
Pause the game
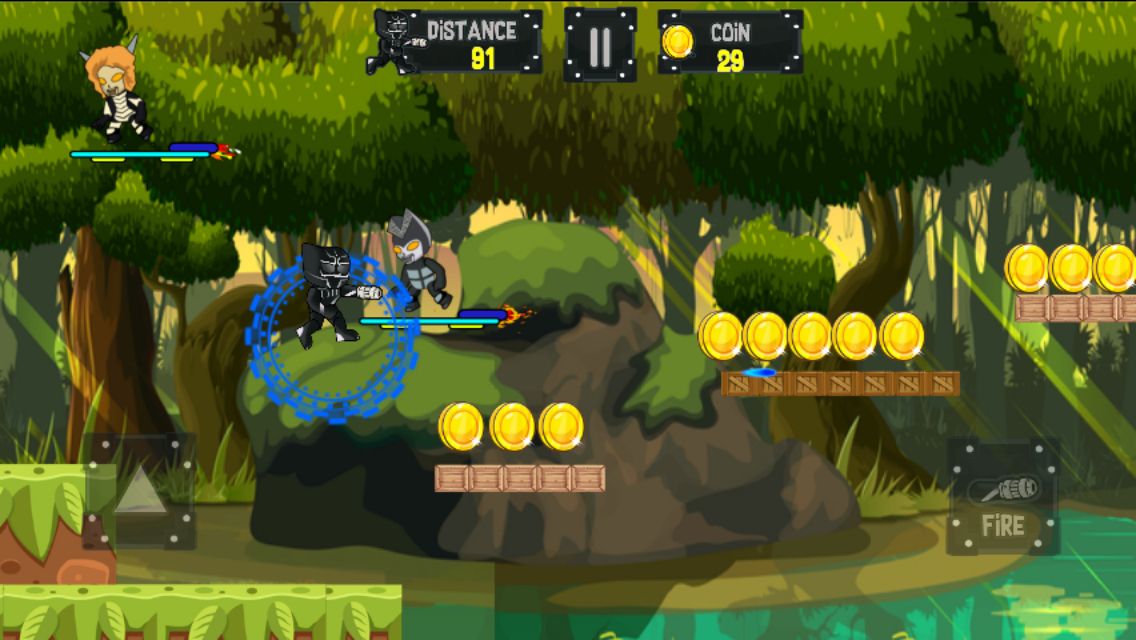(600, 45)
